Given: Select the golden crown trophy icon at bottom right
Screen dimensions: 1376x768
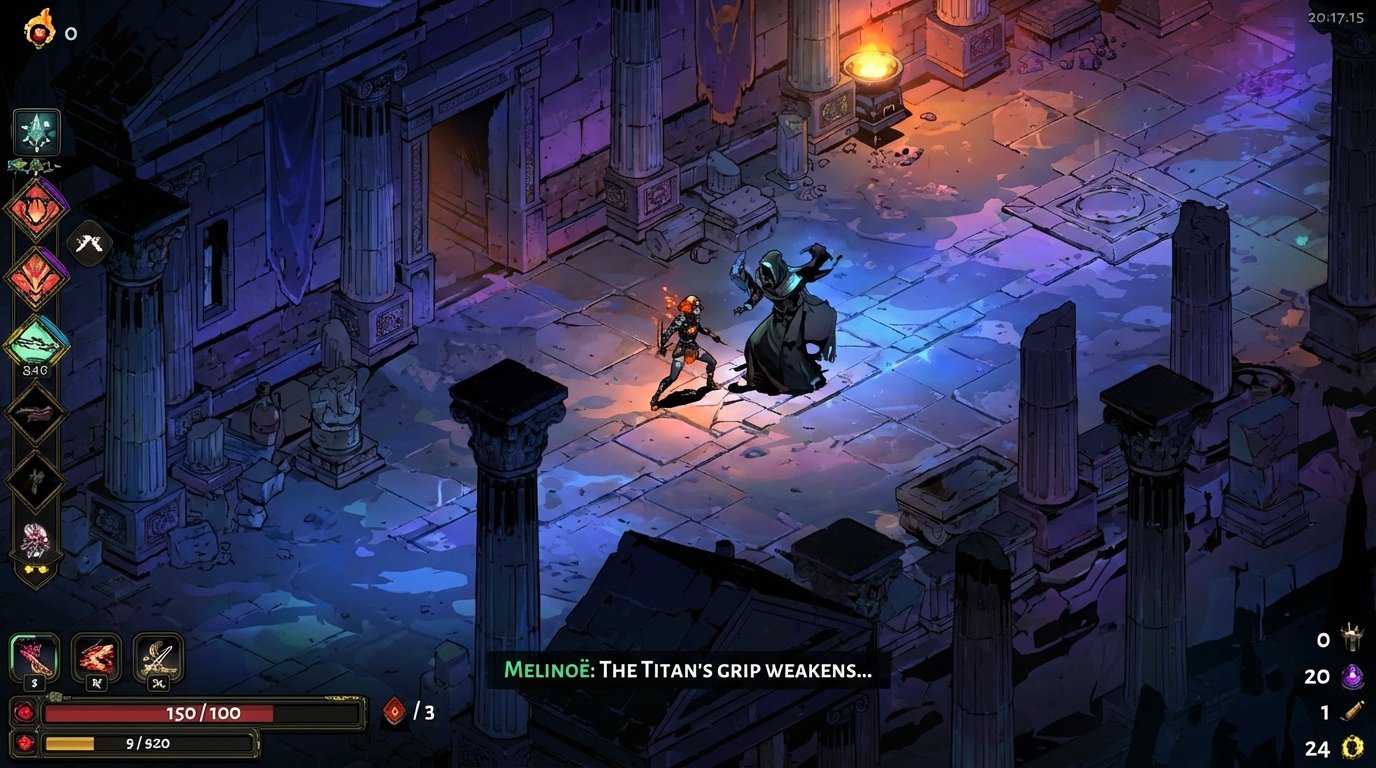Looking at the screenshot, I should [x=1352, y=637].
